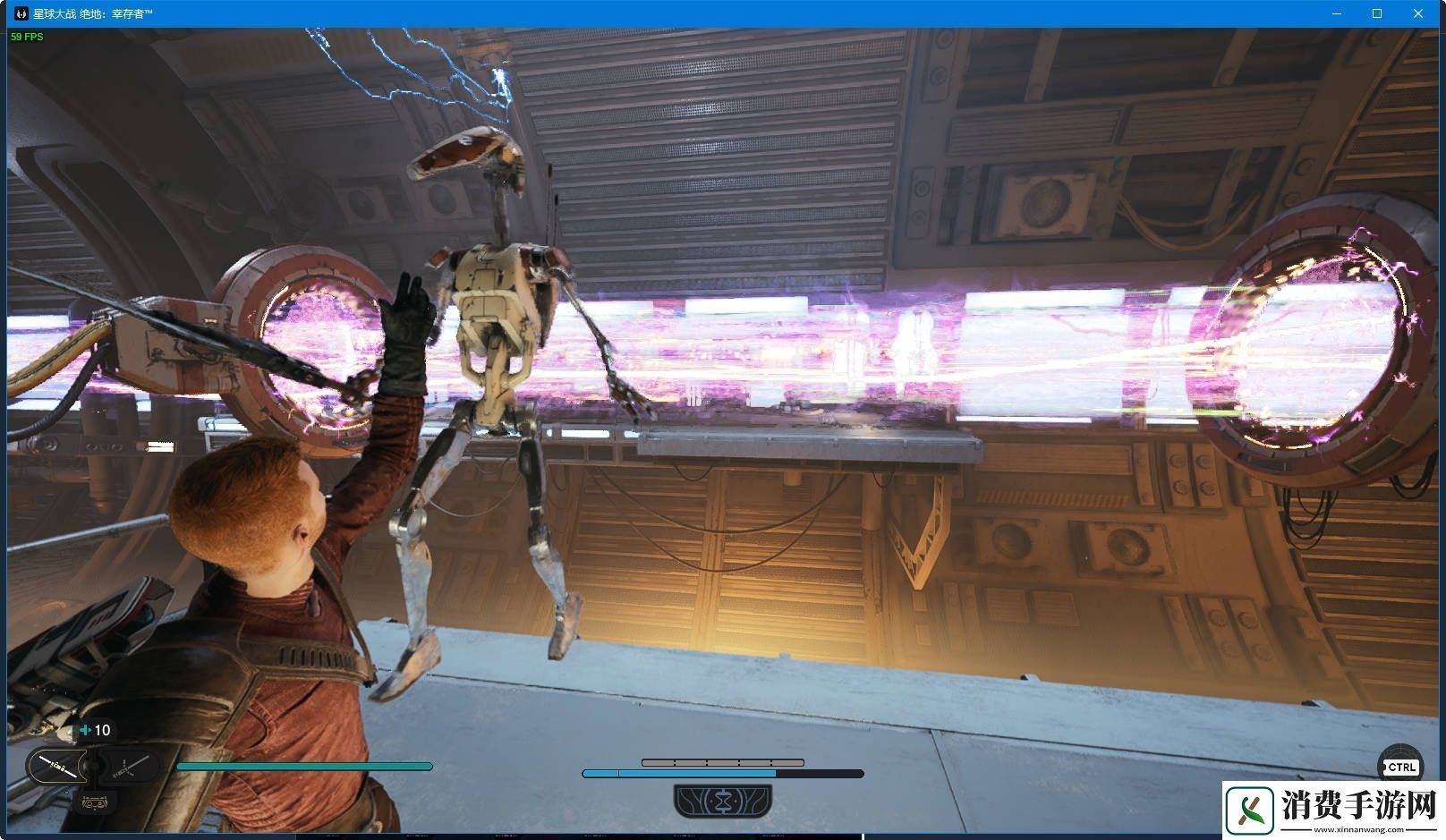Click the stim canister icon beside 10
Screen dimensions: 1446x840
click(x=86, y=730)
